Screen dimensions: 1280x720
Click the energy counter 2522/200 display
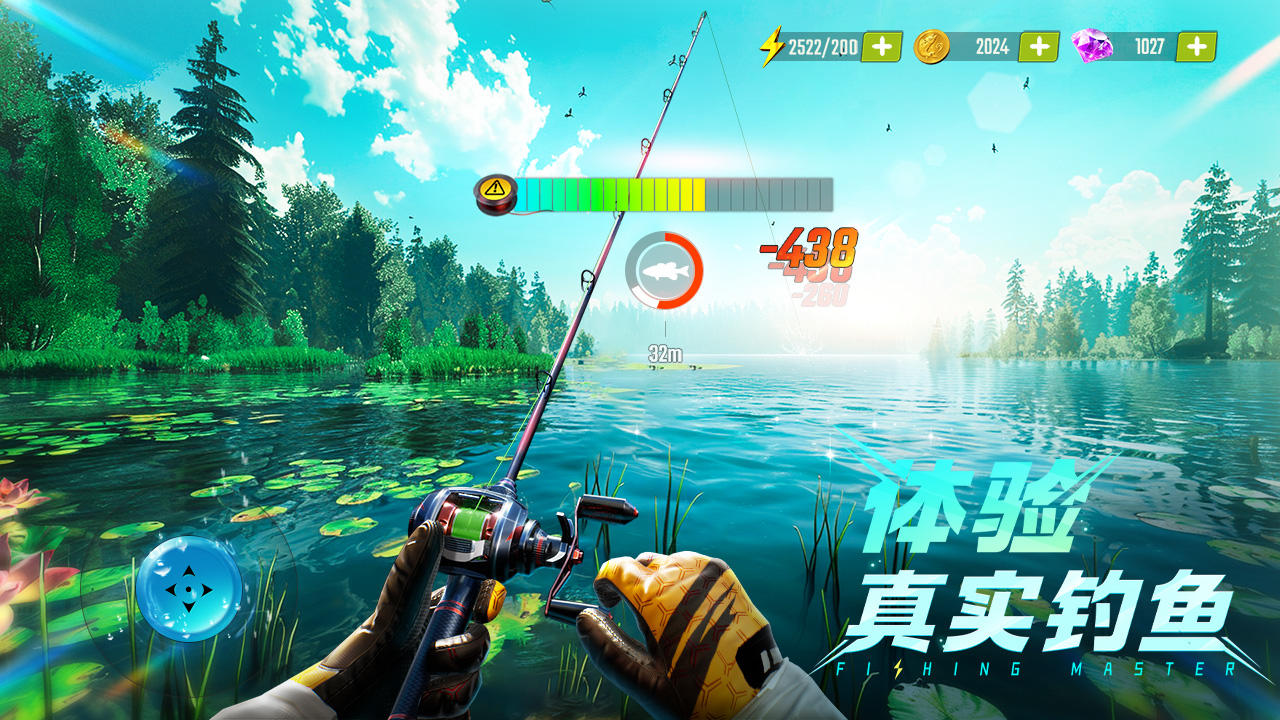[820, 43]
